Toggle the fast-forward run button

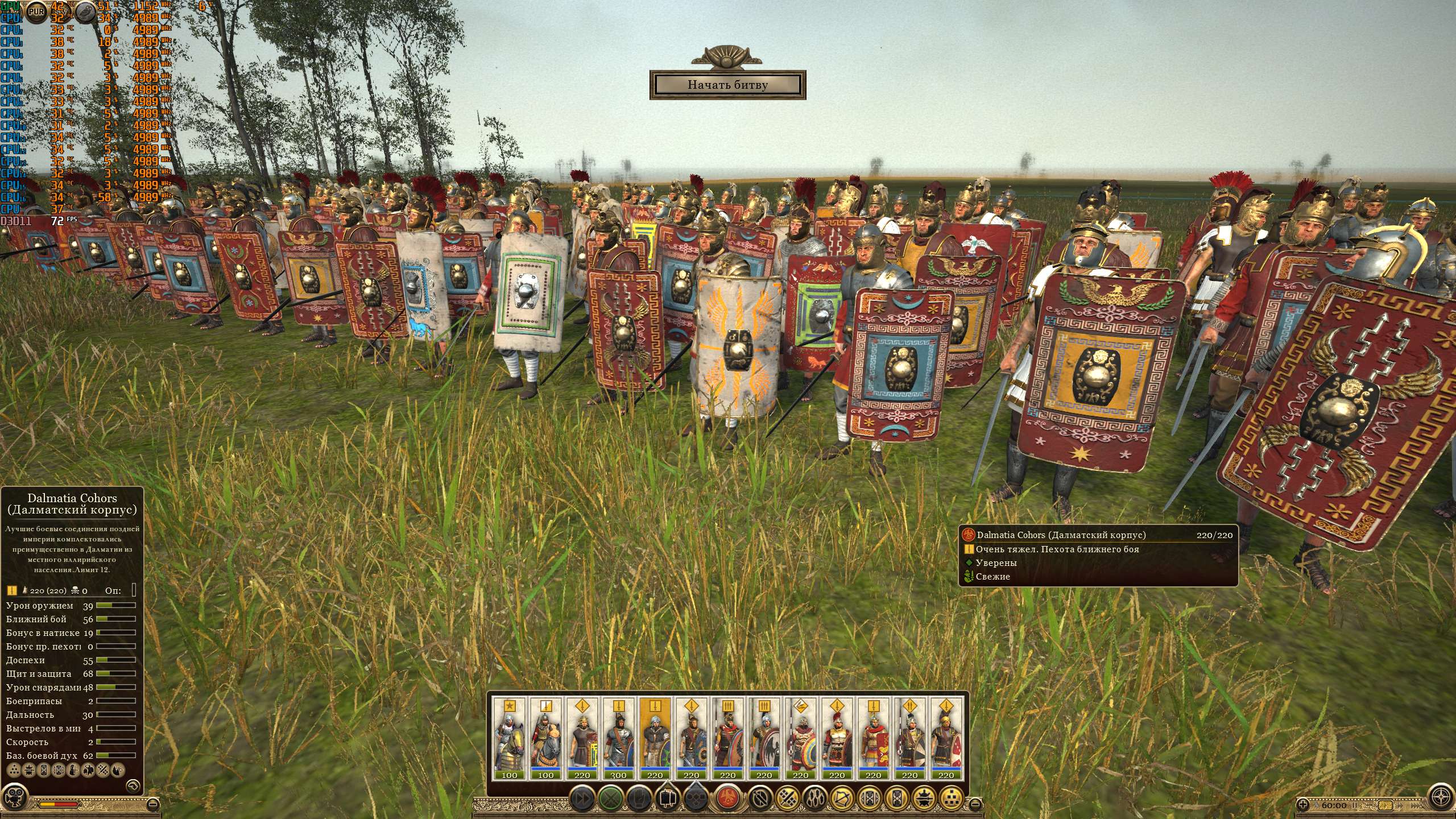[x=582, y=798]
